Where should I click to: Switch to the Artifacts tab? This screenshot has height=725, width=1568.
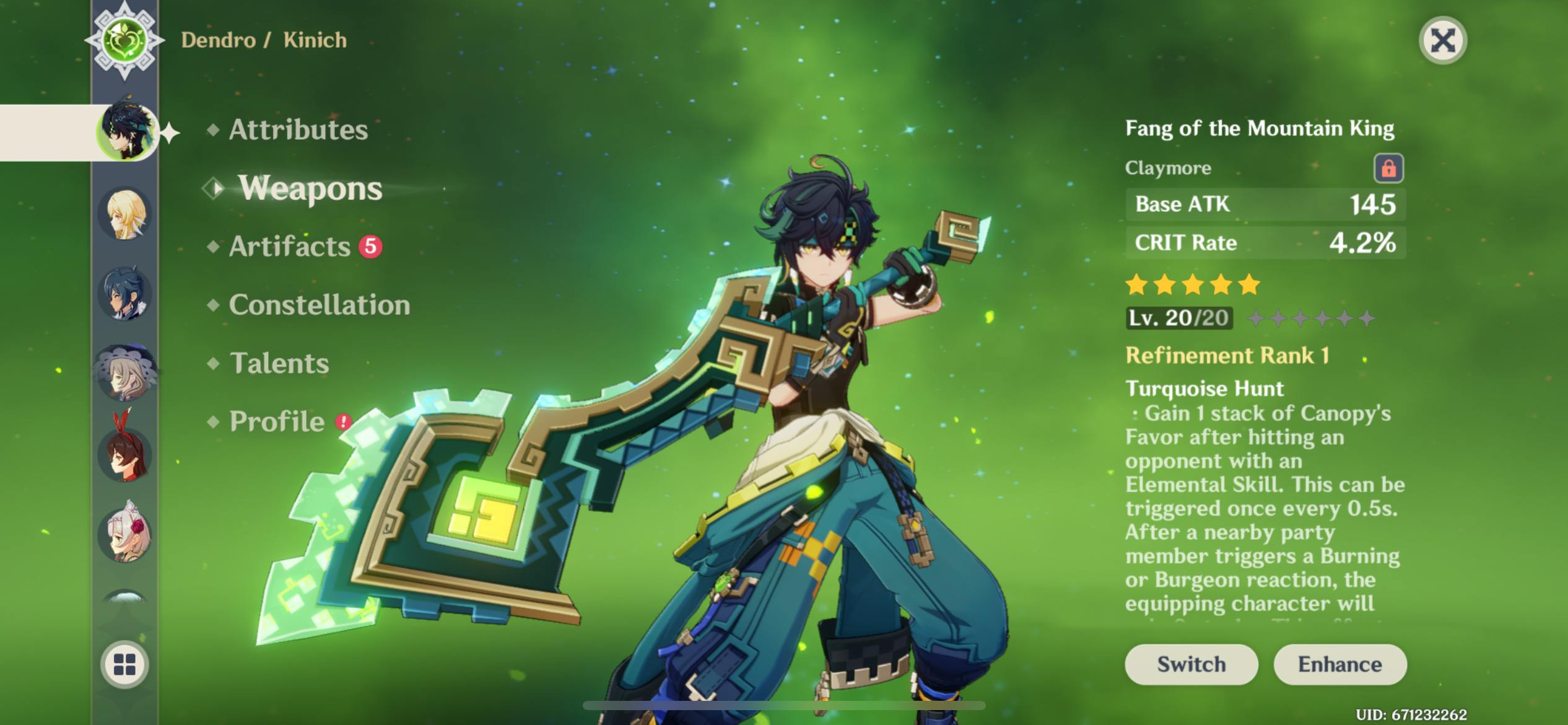point(290,247)
